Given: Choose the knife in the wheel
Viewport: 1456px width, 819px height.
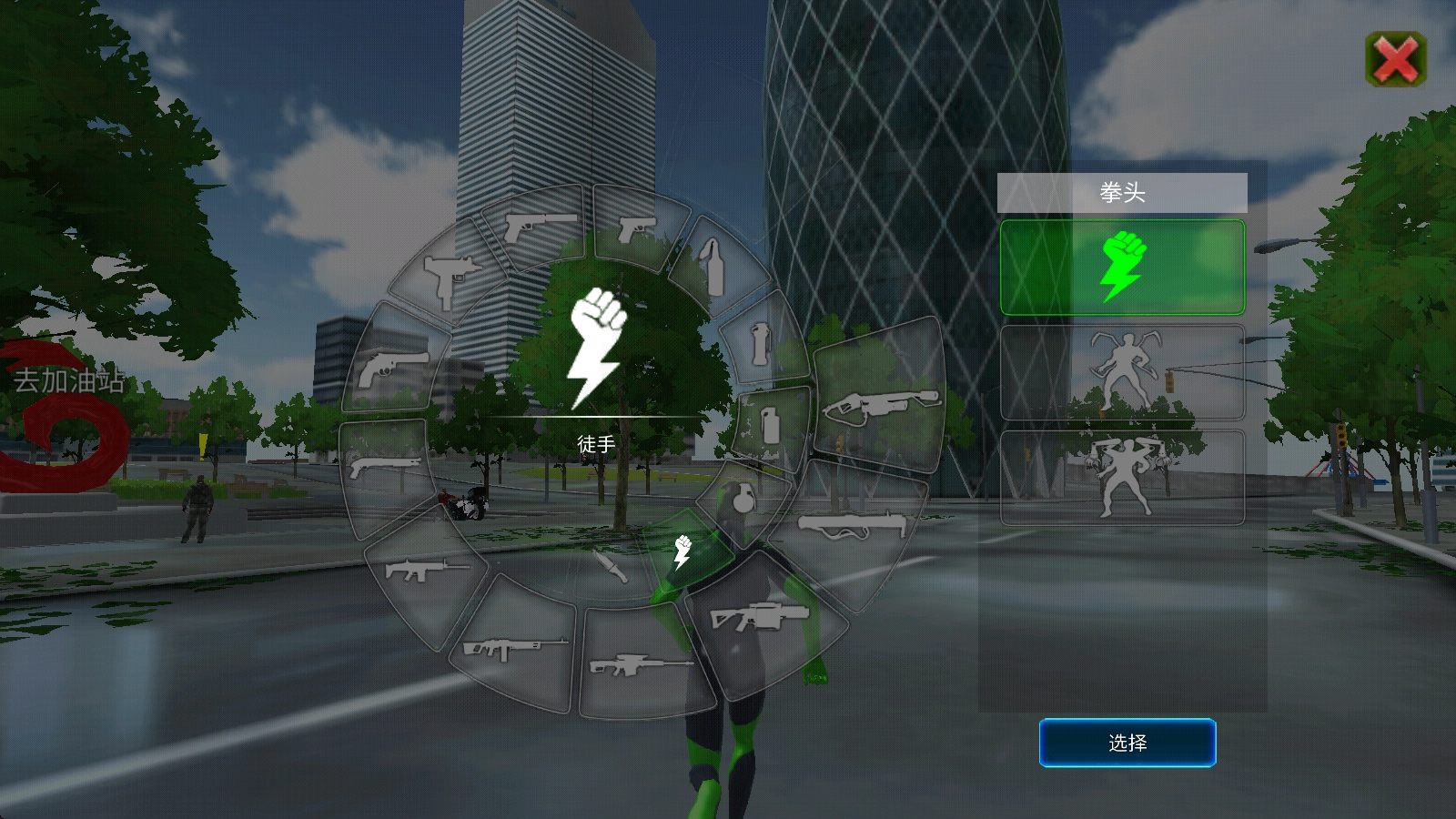Looking at the screenshot, I should coord(611,566).
